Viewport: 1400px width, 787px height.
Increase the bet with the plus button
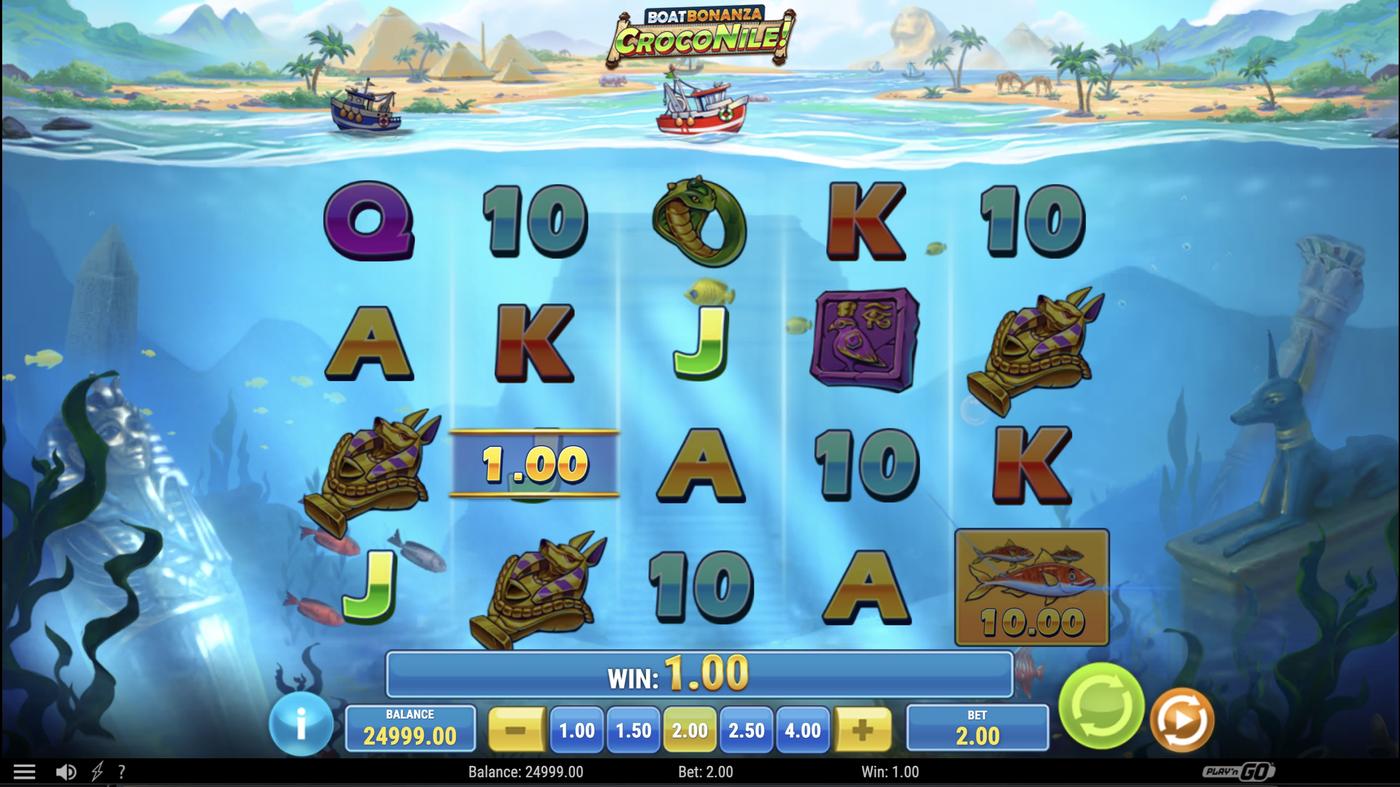861,730
